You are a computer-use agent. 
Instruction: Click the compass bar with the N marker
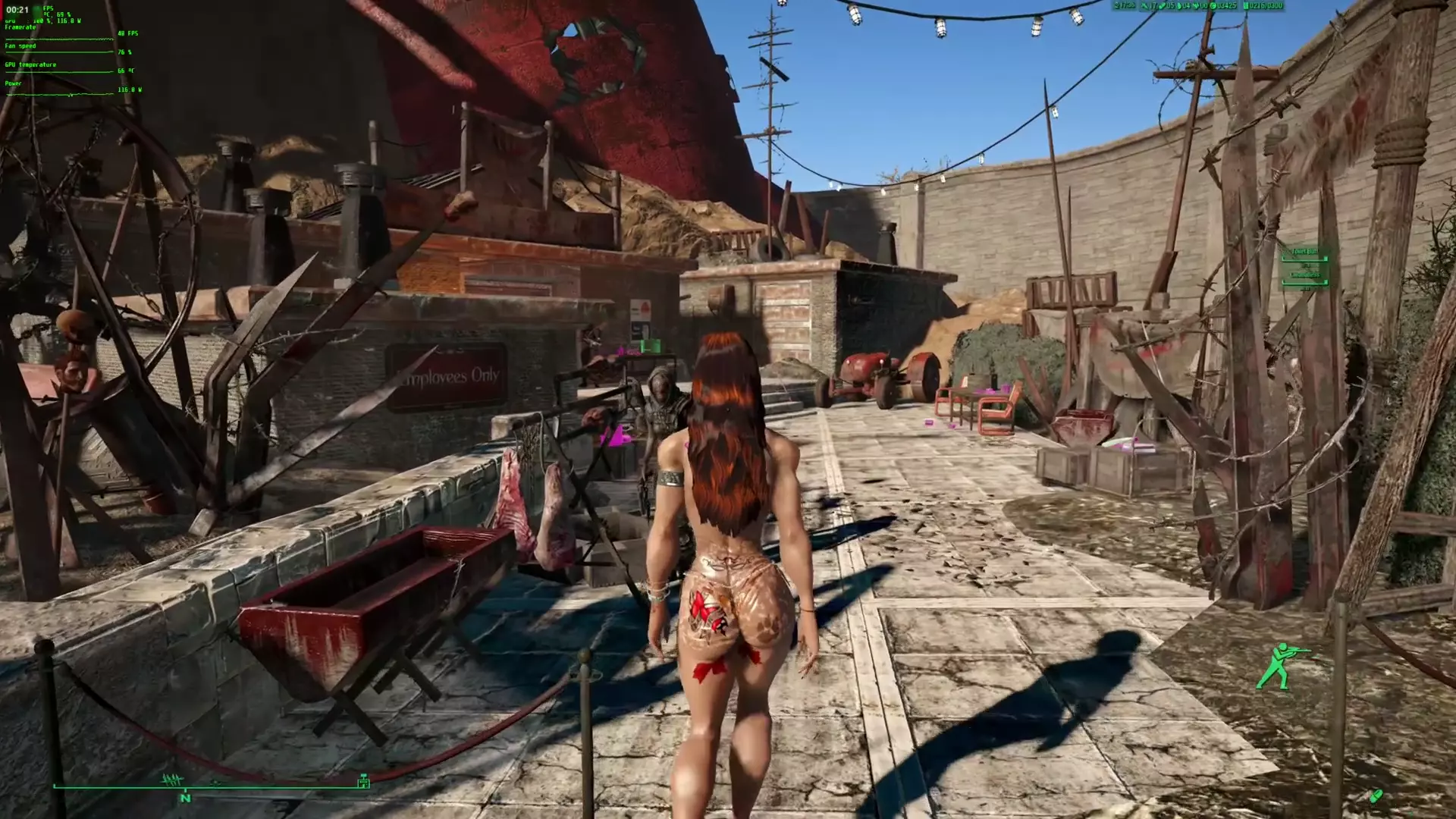pos(210,787)
